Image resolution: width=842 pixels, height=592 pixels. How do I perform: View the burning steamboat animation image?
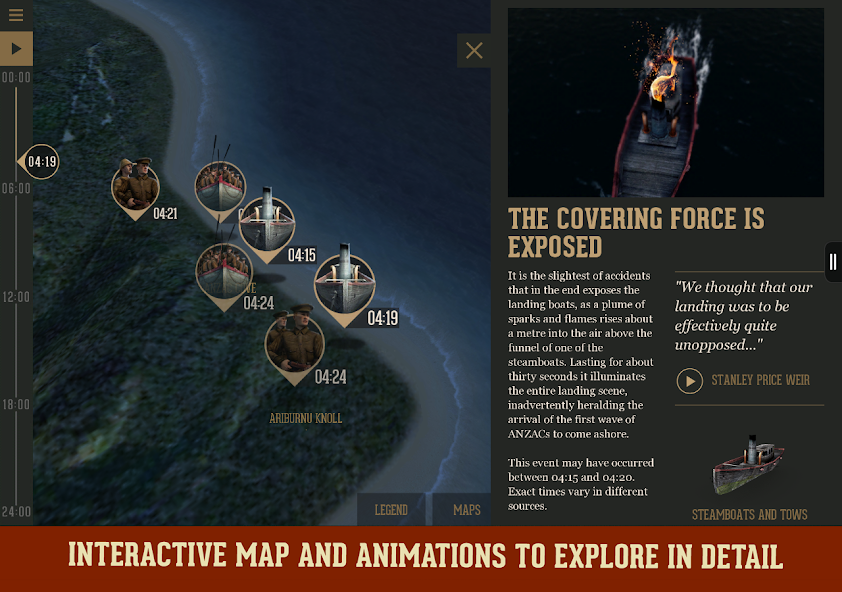pyautogui.click(x=665, y=103)
